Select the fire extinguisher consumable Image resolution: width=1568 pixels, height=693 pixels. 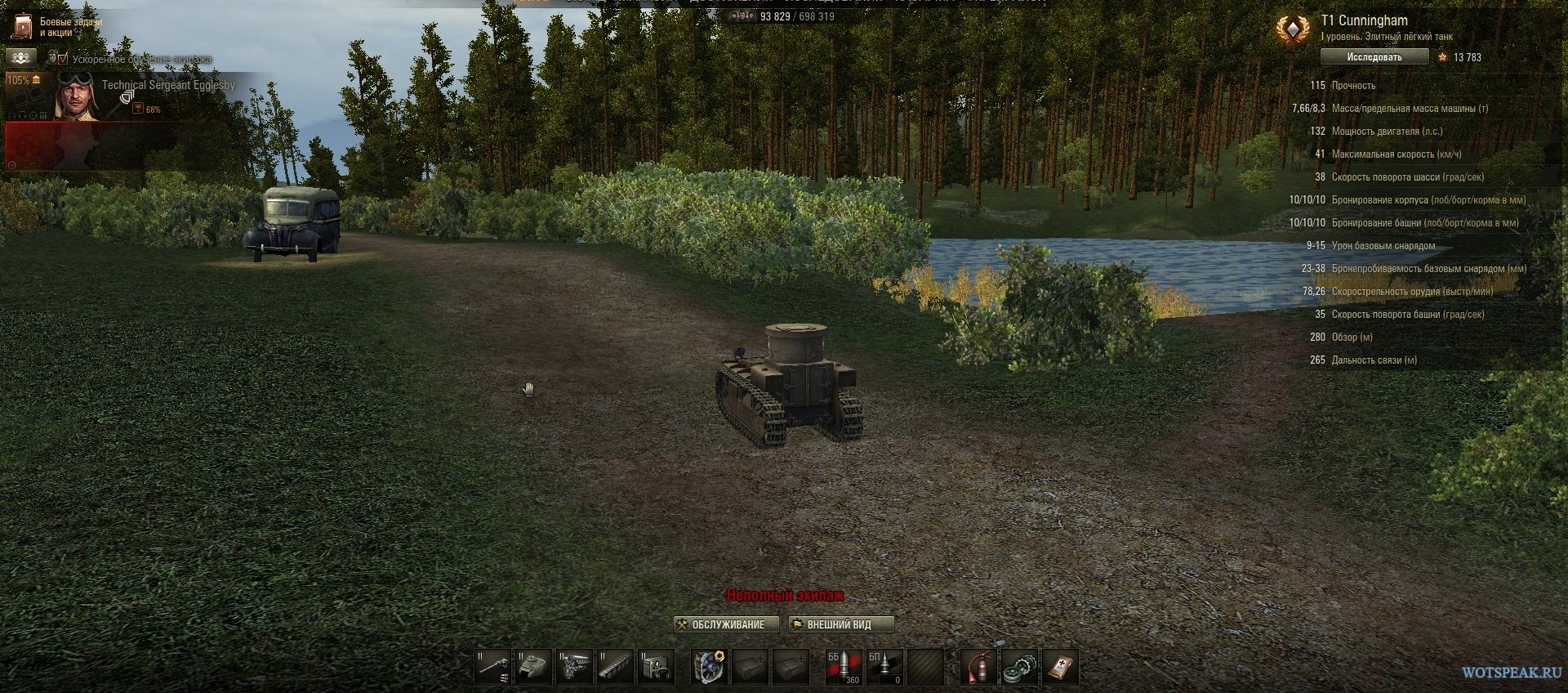[x=978, y=667]
